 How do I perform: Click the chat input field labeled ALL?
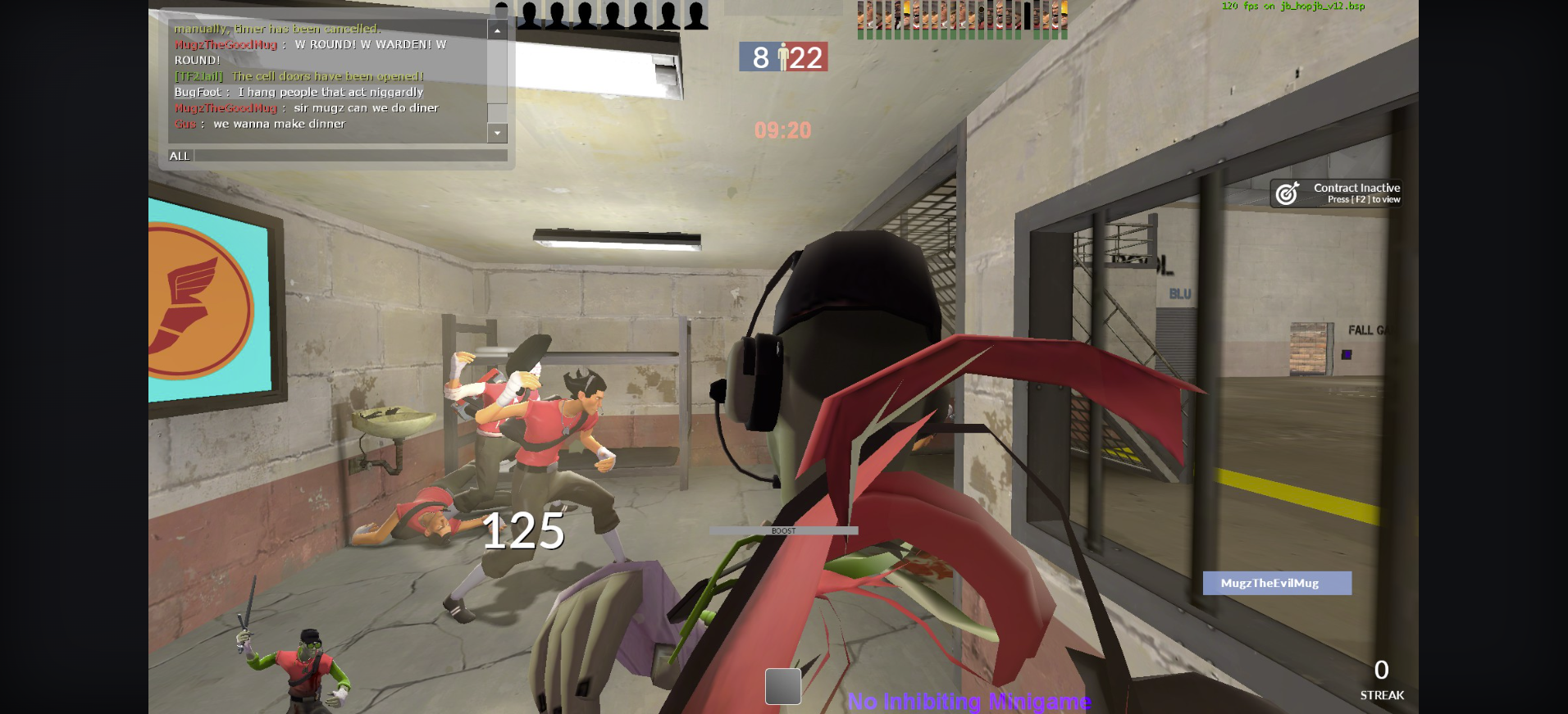[x=349, y=156]
